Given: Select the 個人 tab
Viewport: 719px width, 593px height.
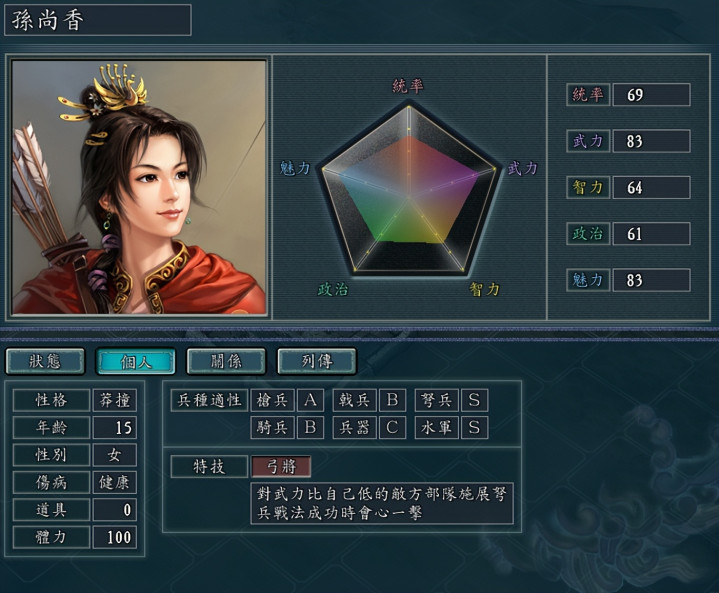Looking at the screenshot, I should click(136, 361).
